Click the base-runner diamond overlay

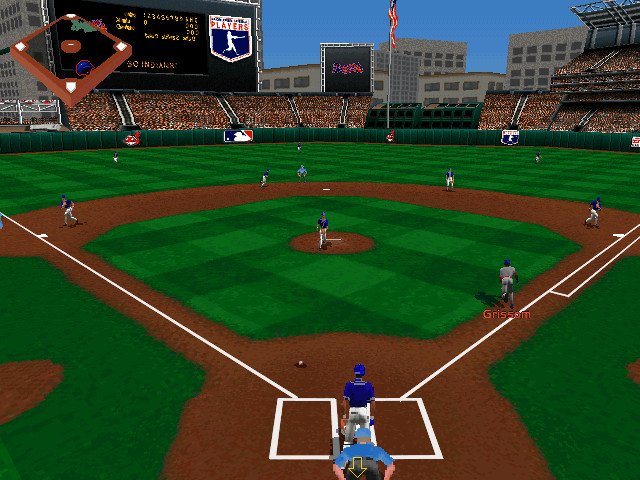point(71,57)
